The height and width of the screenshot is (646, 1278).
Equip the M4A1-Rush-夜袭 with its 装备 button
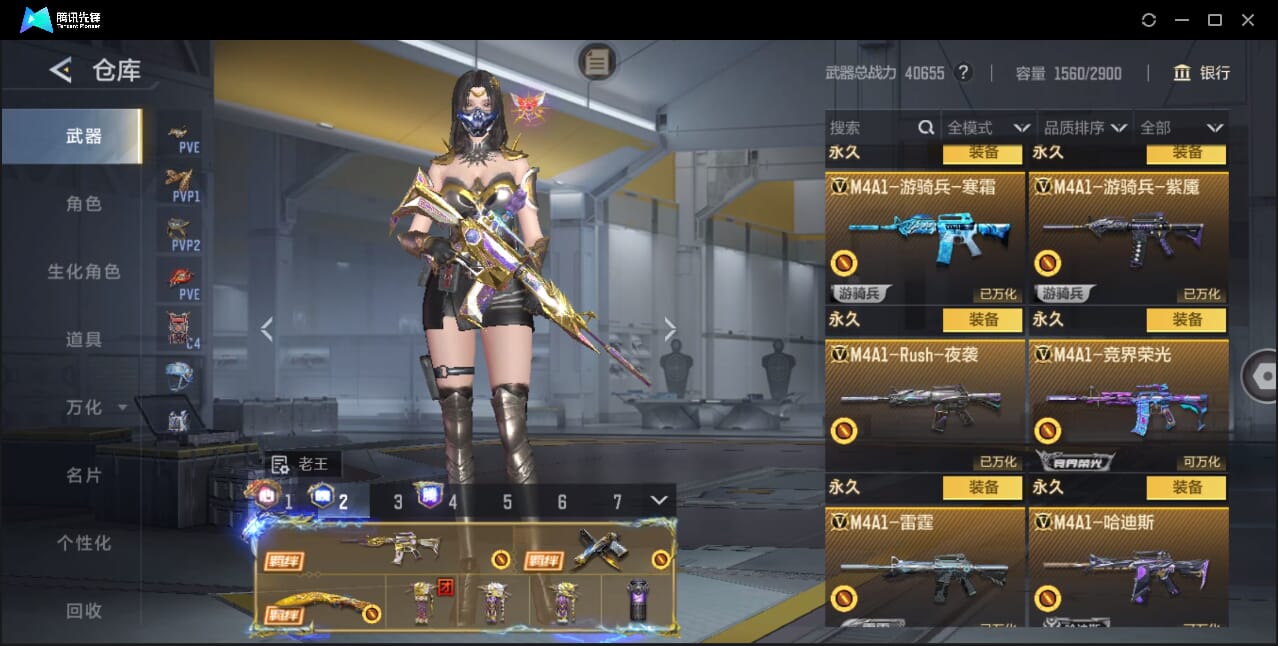[x=983, y=320]
